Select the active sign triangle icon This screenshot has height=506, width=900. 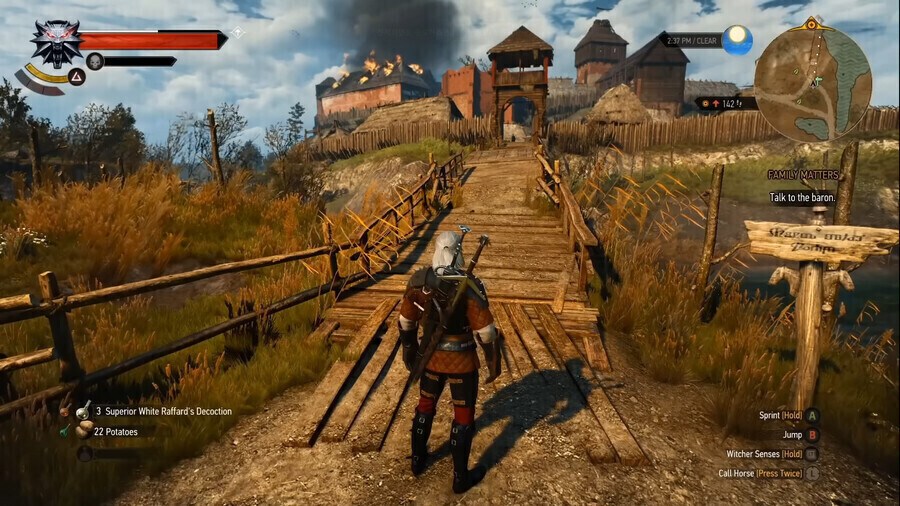click(76, 75)
